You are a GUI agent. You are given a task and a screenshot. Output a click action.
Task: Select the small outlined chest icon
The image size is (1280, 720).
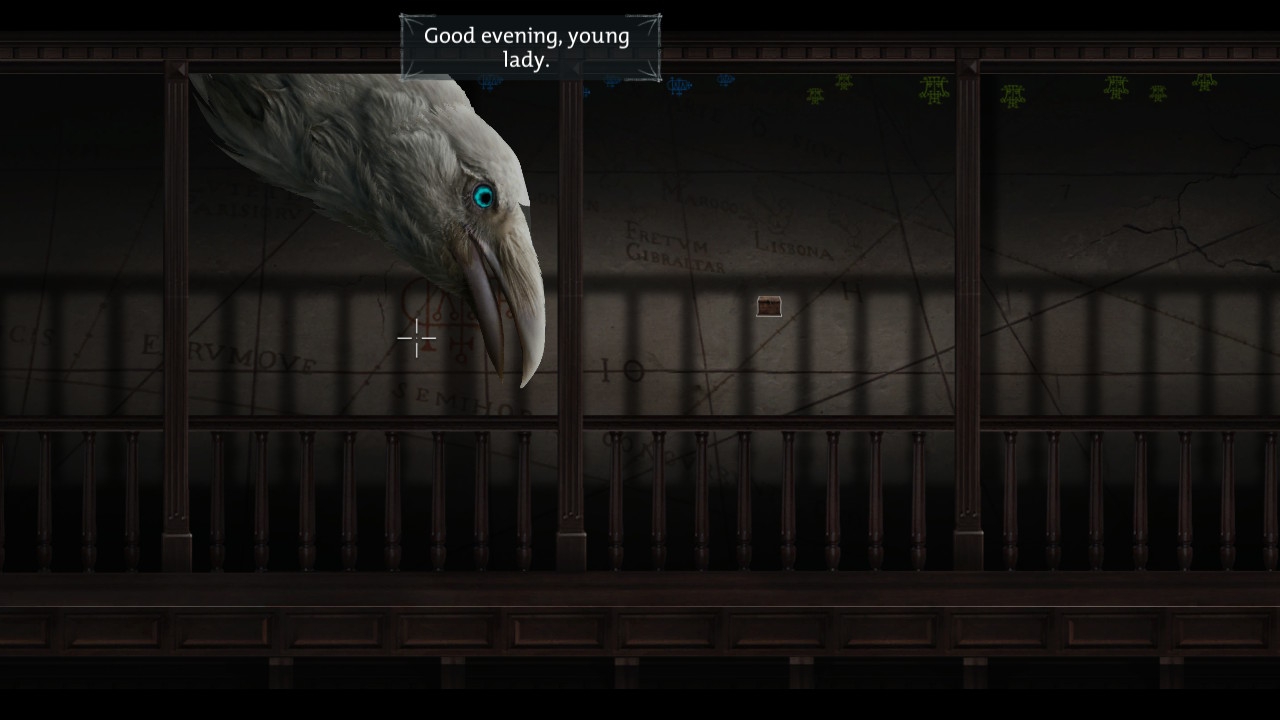(x=769, y=306)
